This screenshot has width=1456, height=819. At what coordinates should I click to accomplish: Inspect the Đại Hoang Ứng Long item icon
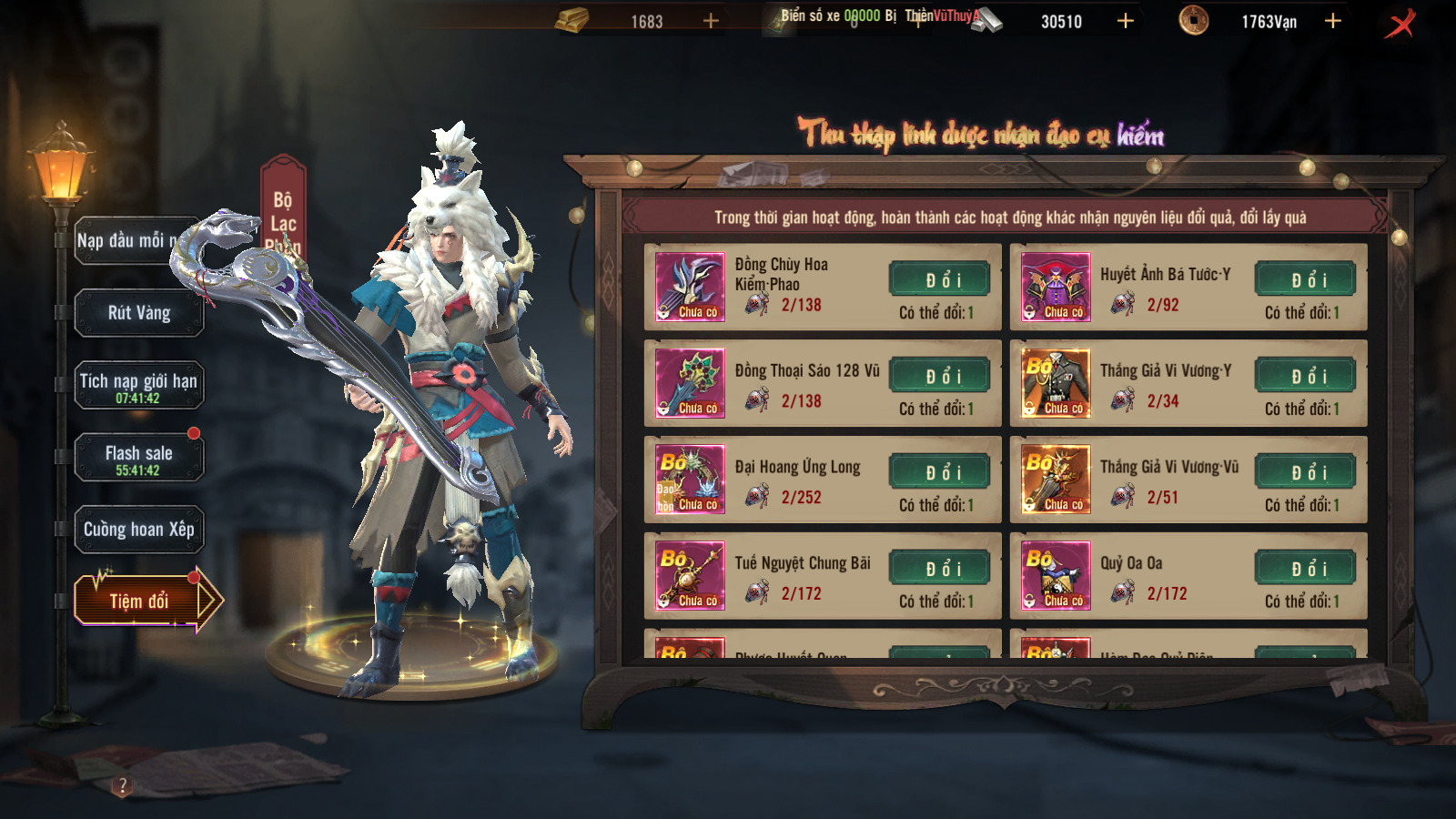(x=691, y=480)
